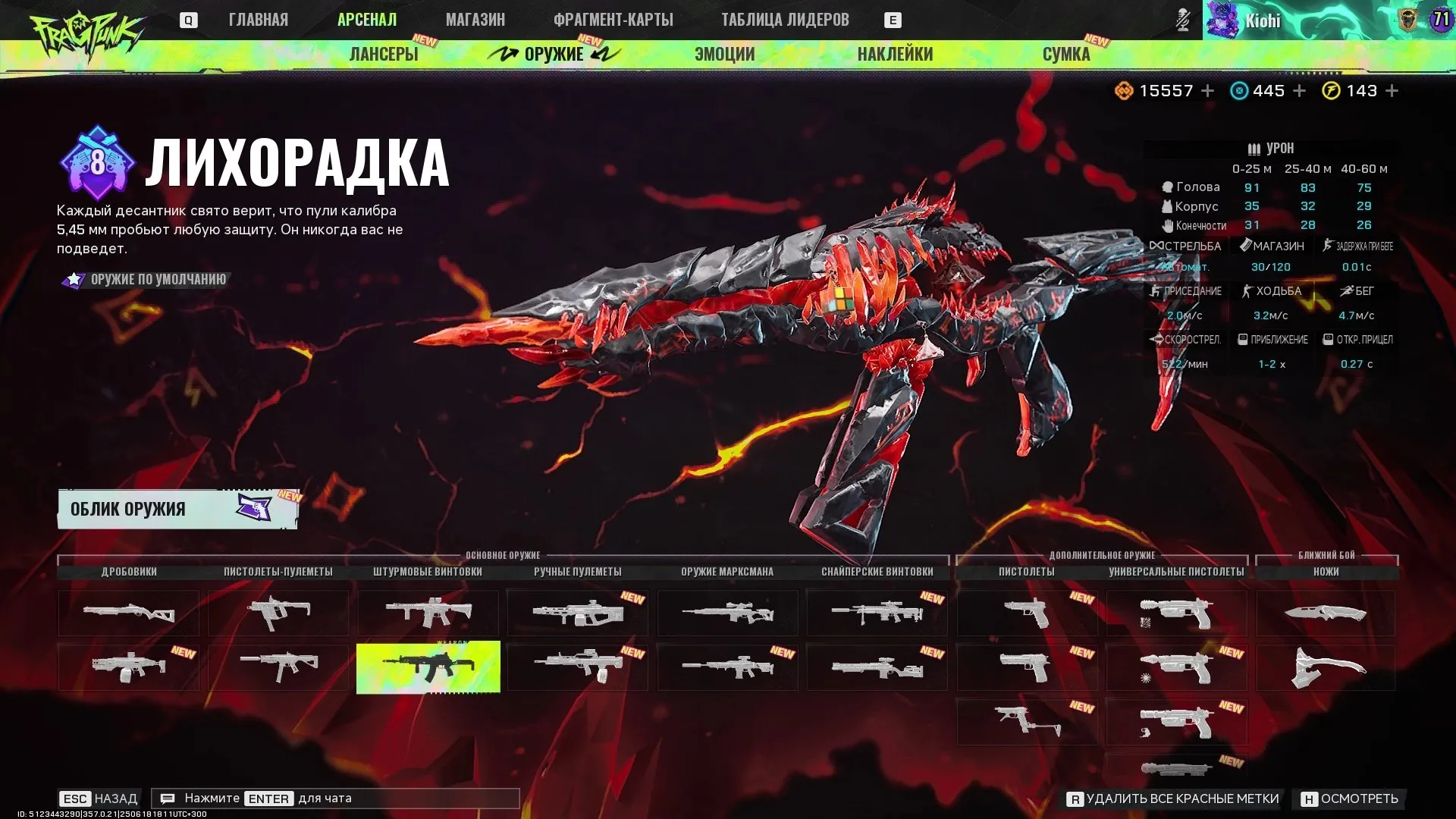Click the E key icon beside Таблица лидеров
Viewport: 1456px width, 819px height.
tap(893, 20)
